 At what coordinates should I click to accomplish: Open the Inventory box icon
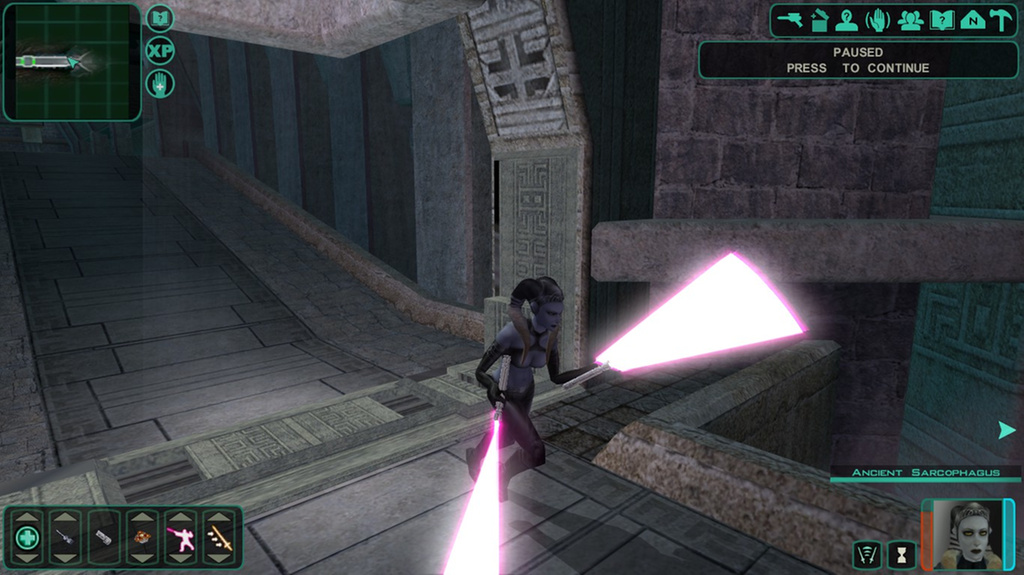pos(819,20)
